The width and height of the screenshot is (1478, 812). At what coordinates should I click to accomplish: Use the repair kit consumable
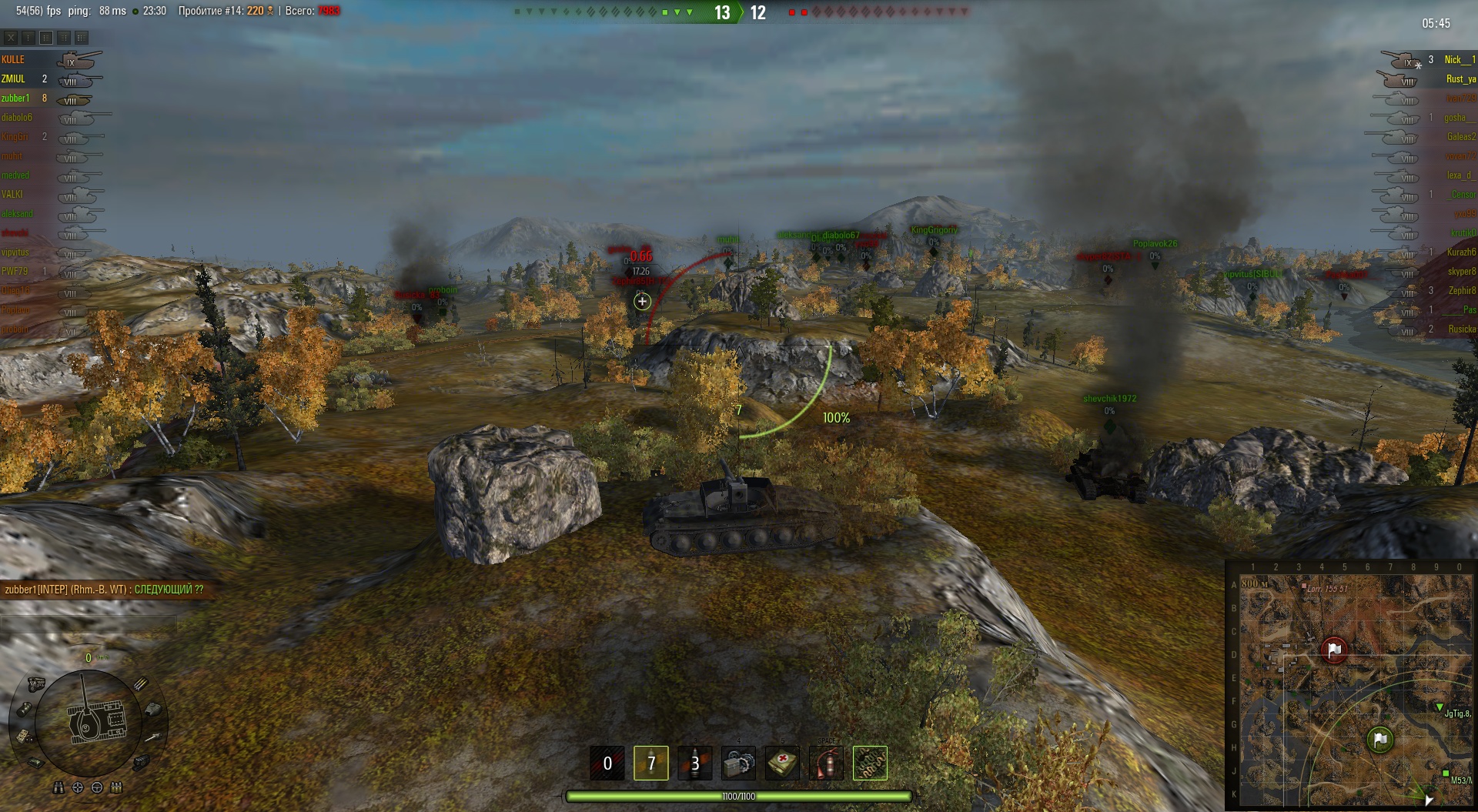(738, 763)
